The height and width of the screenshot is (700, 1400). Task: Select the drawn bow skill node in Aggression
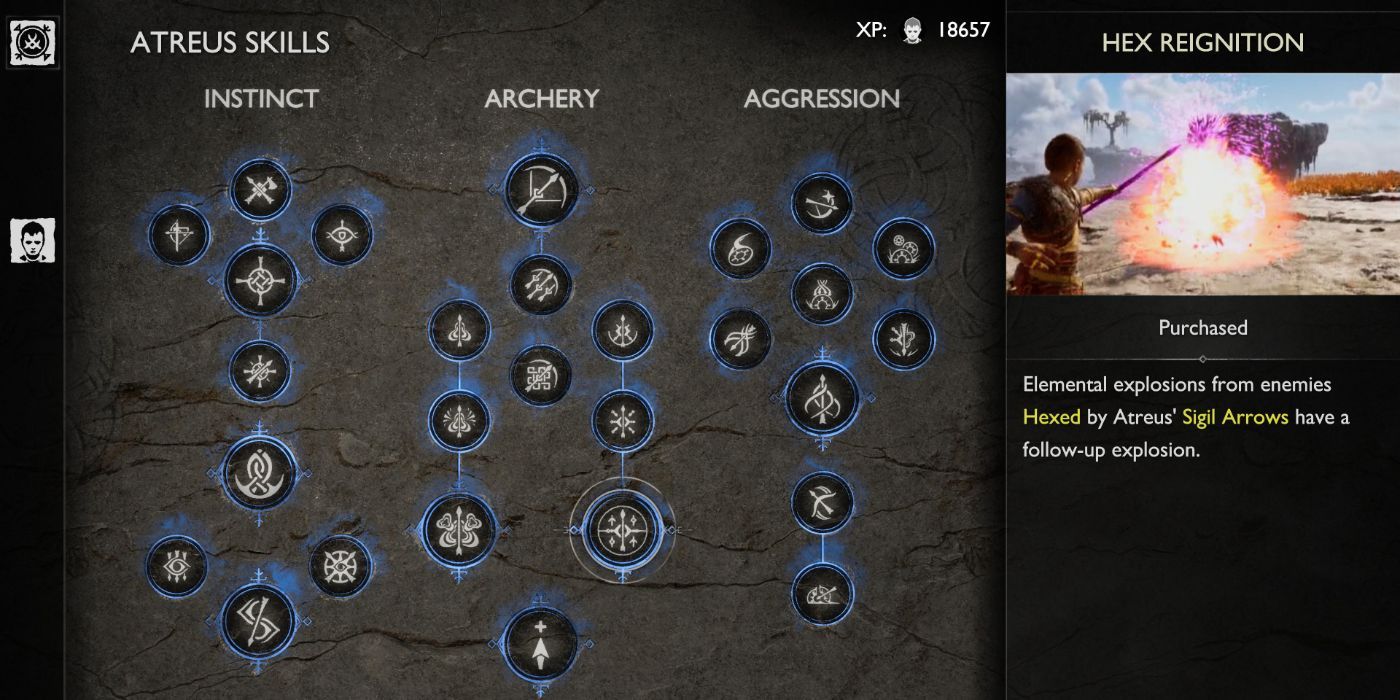(x=822, y=502)
